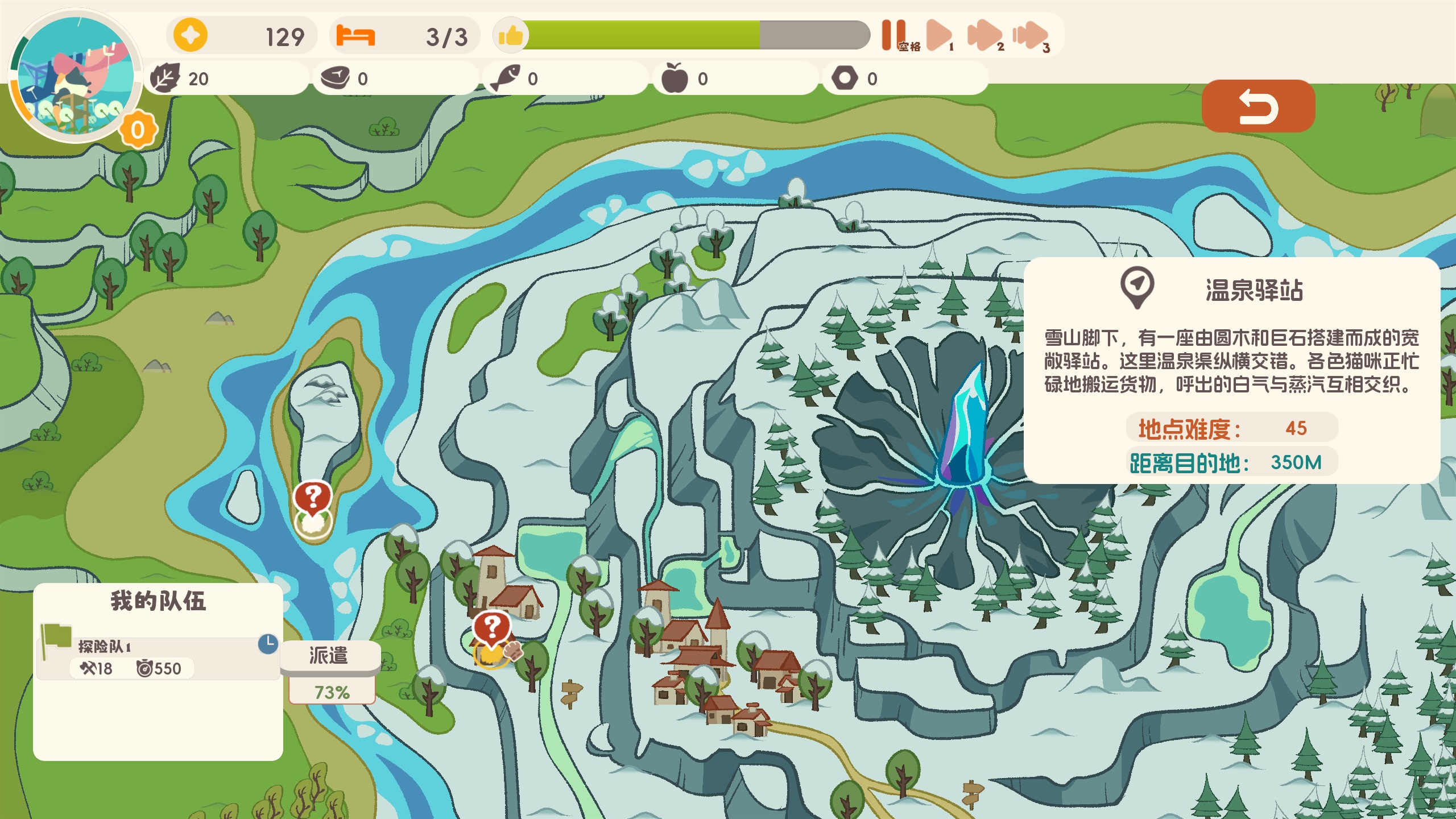Dispatch the team with 派遣 button
Screen dimensions: 1456x819
pos(329,656)
